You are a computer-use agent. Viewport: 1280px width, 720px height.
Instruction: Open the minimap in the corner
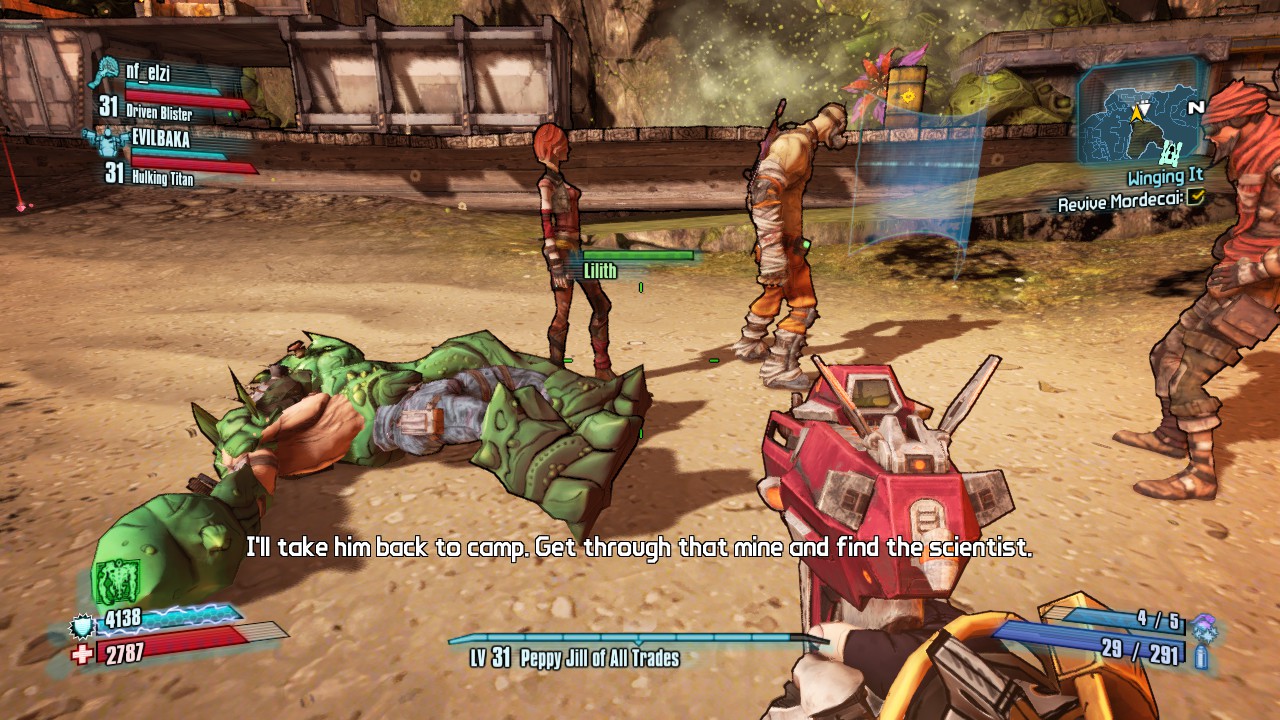[x=1141, y=114]
